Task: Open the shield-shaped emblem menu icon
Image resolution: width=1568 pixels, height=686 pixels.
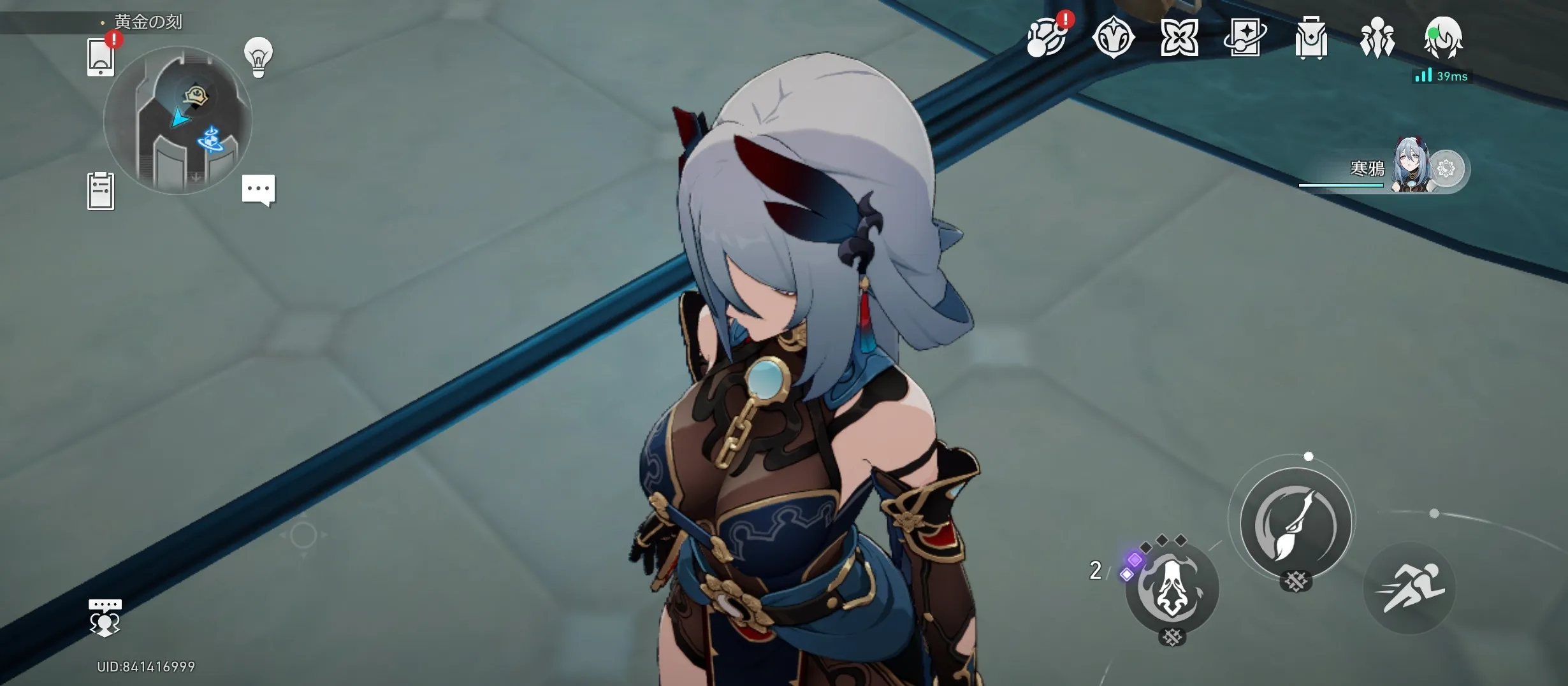Action: click(1113, 38)
